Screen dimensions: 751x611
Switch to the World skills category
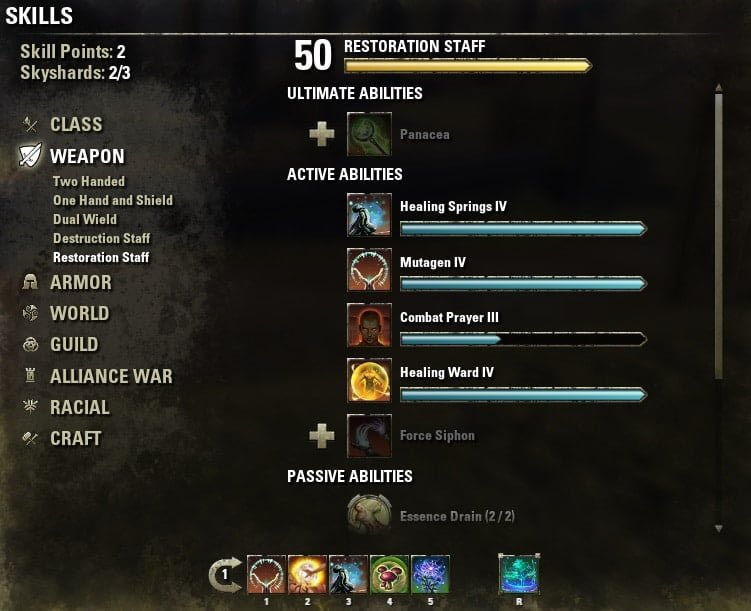coord(79,314)
